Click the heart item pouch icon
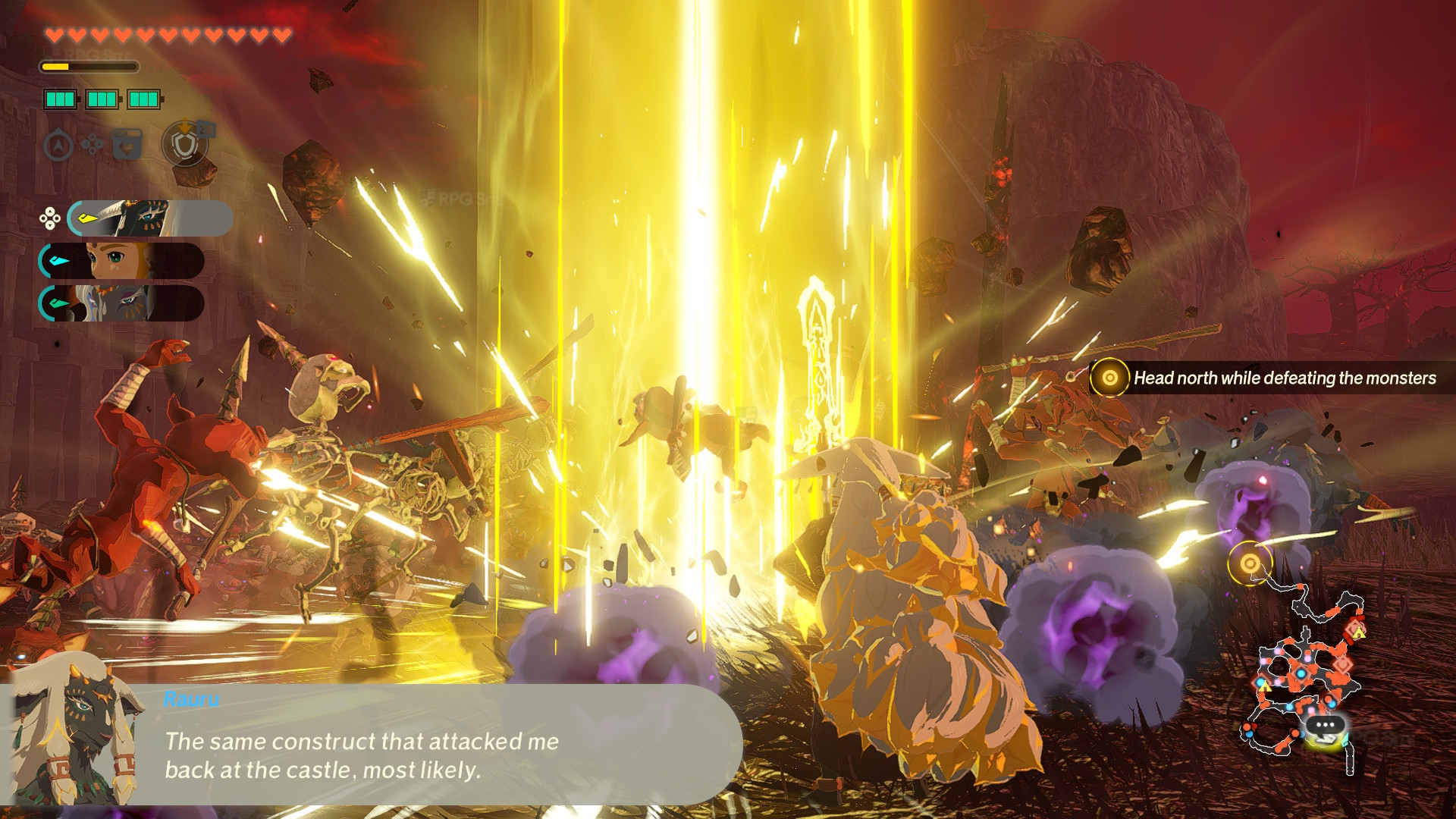Viewport: 1456px width, 819px height. [x=127, y=144]
